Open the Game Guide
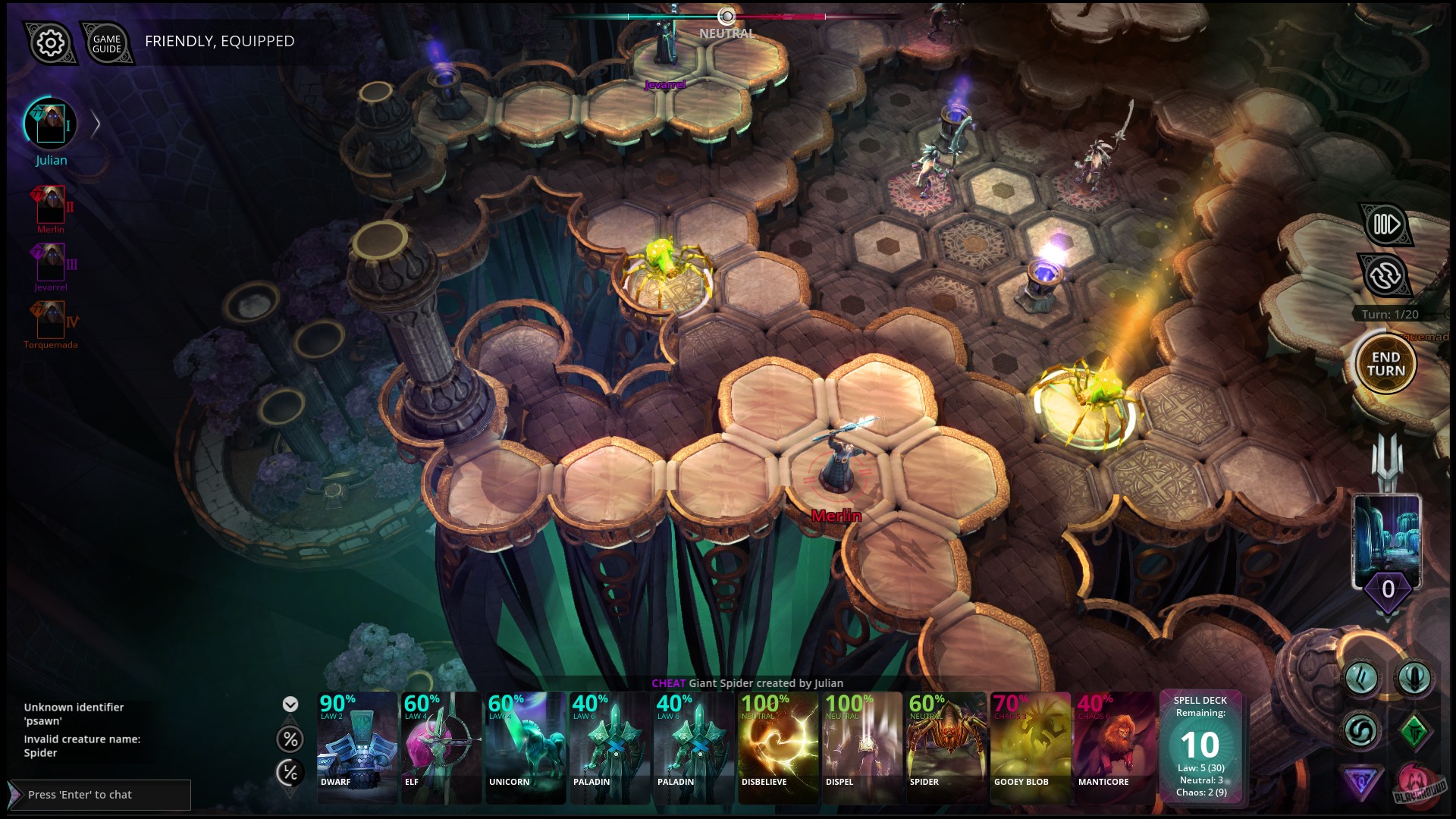 (107, 43)
